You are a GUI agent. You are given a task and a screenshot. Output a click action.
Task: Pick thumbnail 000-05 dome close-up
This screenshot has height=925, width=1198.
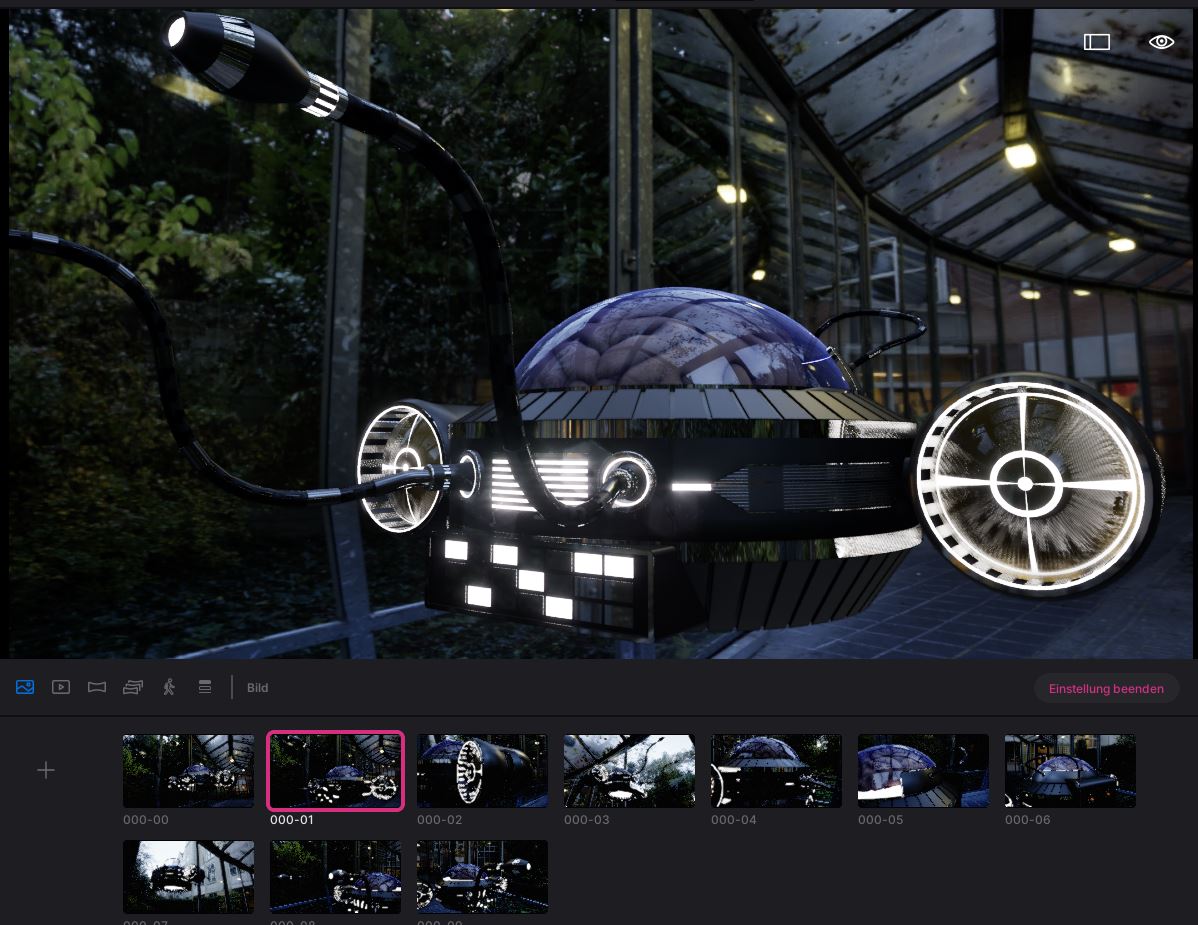(923, 771)
